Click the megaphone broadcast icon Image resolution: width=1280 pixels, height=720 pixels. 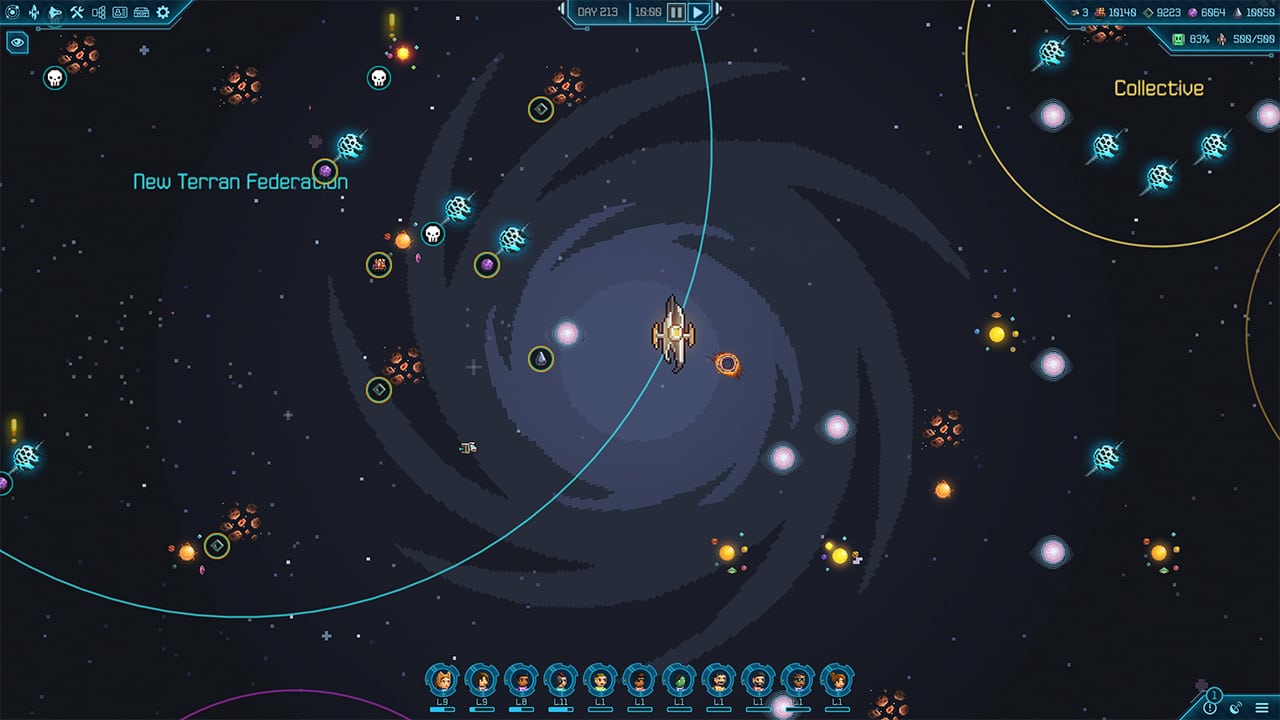click(x=55, y=13)
